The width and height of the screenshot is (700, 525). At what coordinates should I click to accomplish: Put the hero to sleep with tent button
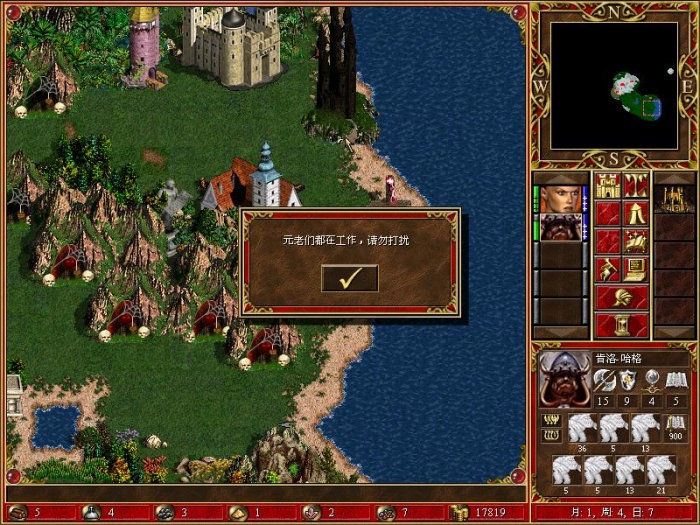tap(636, 213)
